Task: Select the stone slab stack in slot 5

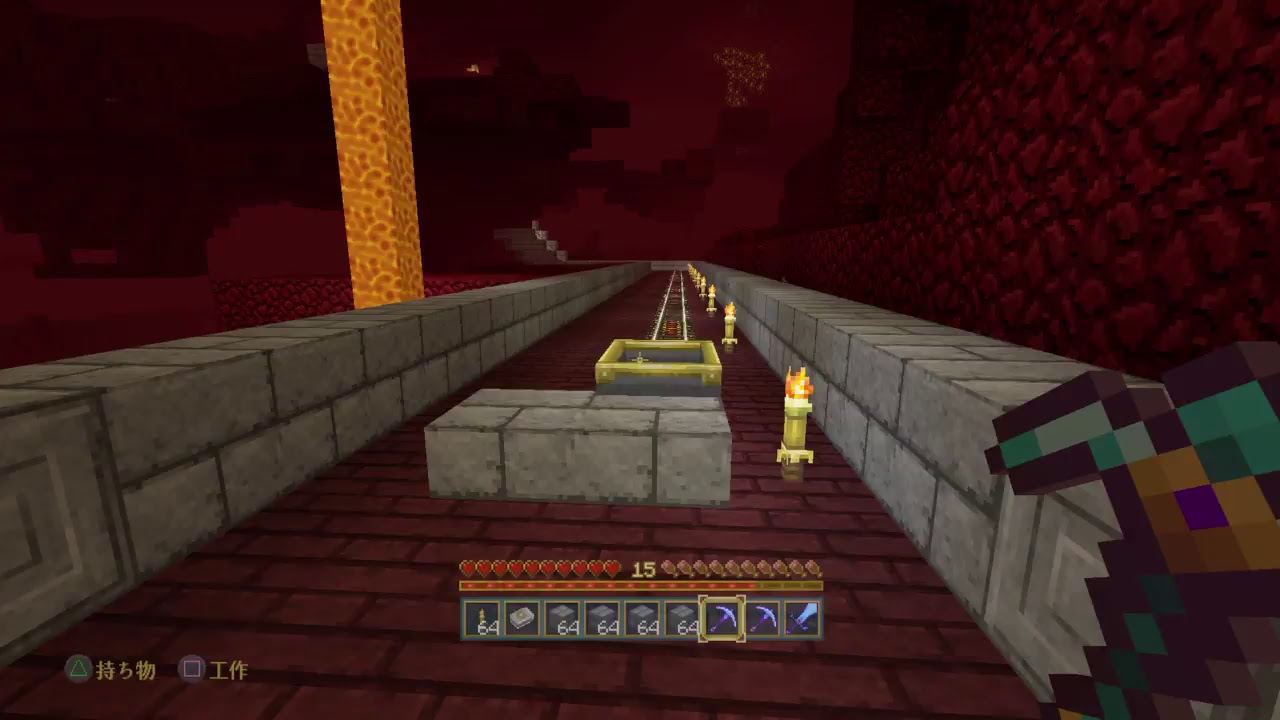Action: 644,620
